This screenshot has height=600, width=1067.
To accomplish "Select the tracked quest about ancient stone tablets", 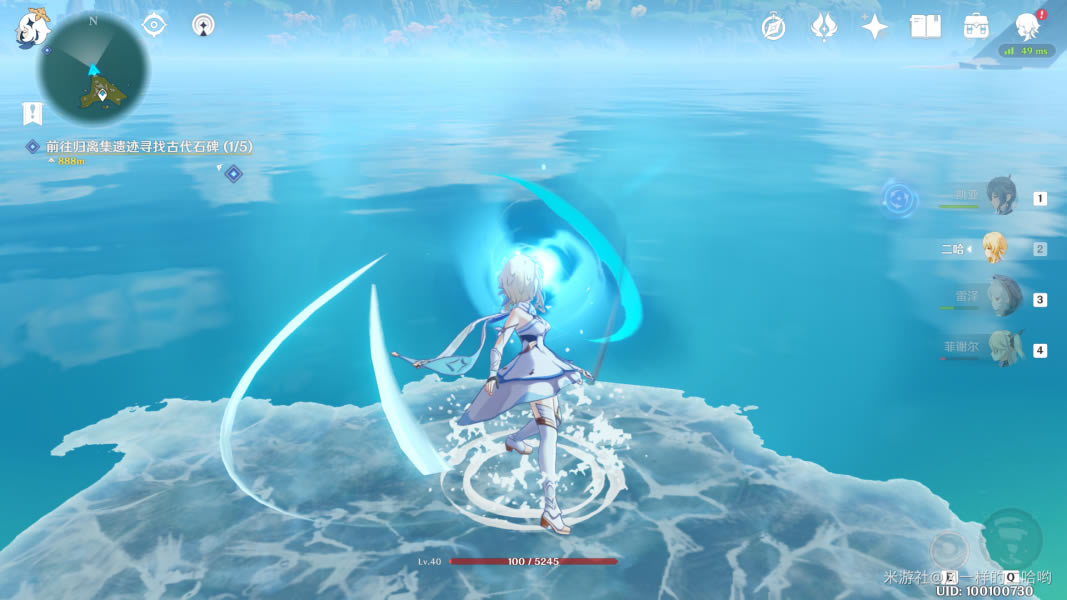I will click(148, 147).
